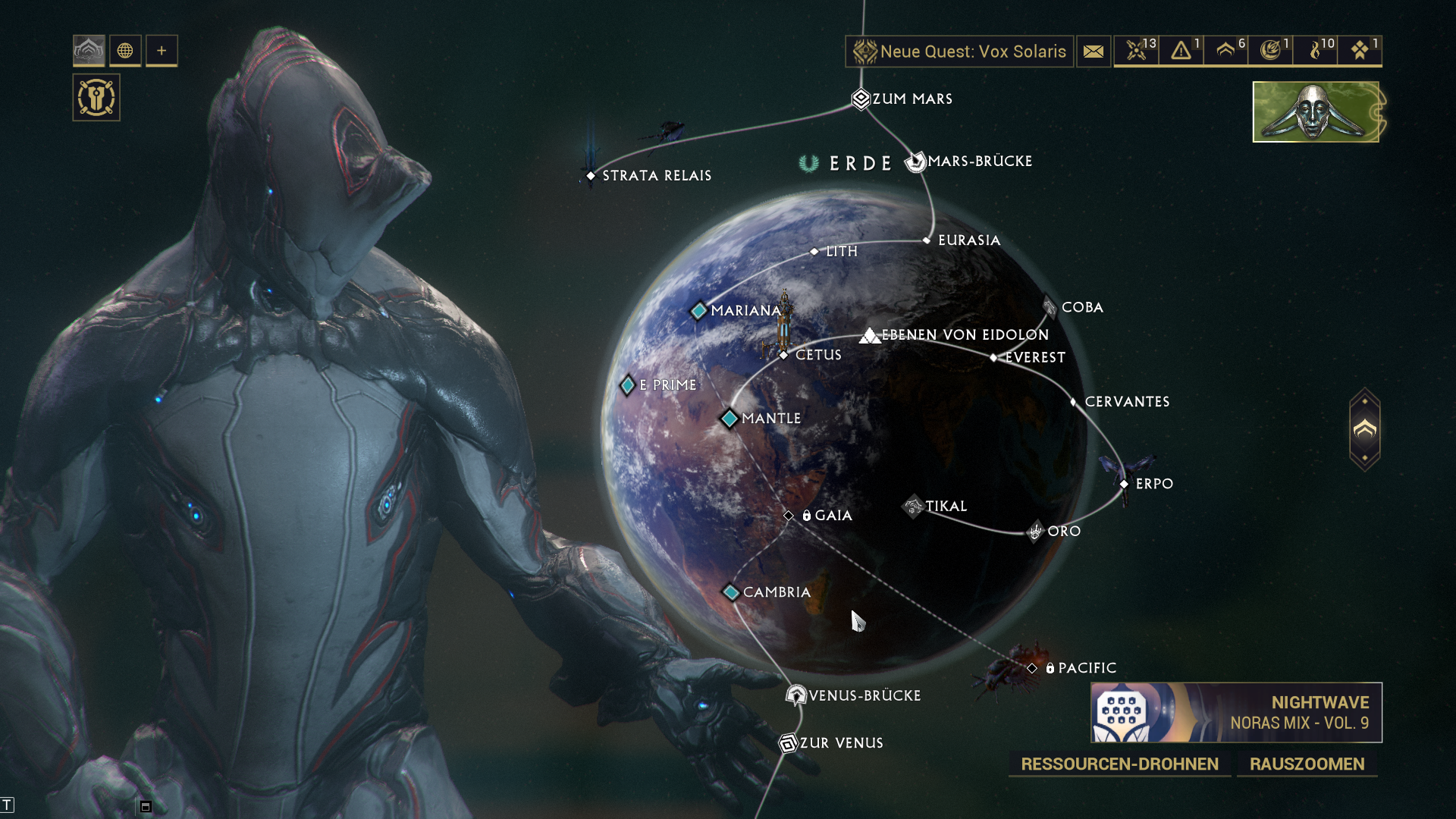Show the alerts warning triangle icon
This screenshot has width=1456, height=819.
tap(1181, 52)
